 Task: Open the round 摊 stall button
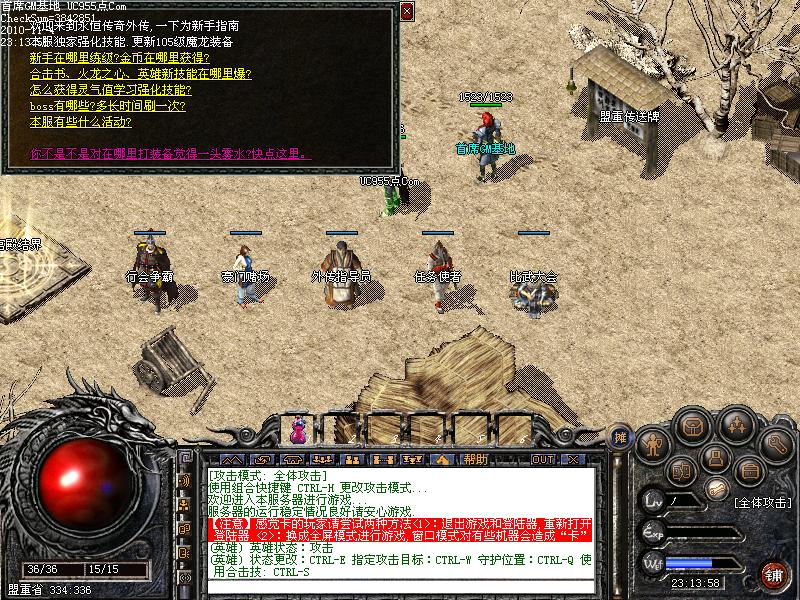point(620,436)
